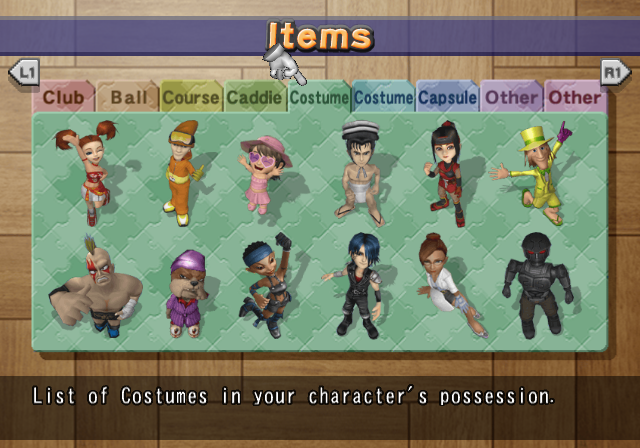Select the Caddie tab
Image resolution: width=640 pixels, height=448 pixels.
254,98
